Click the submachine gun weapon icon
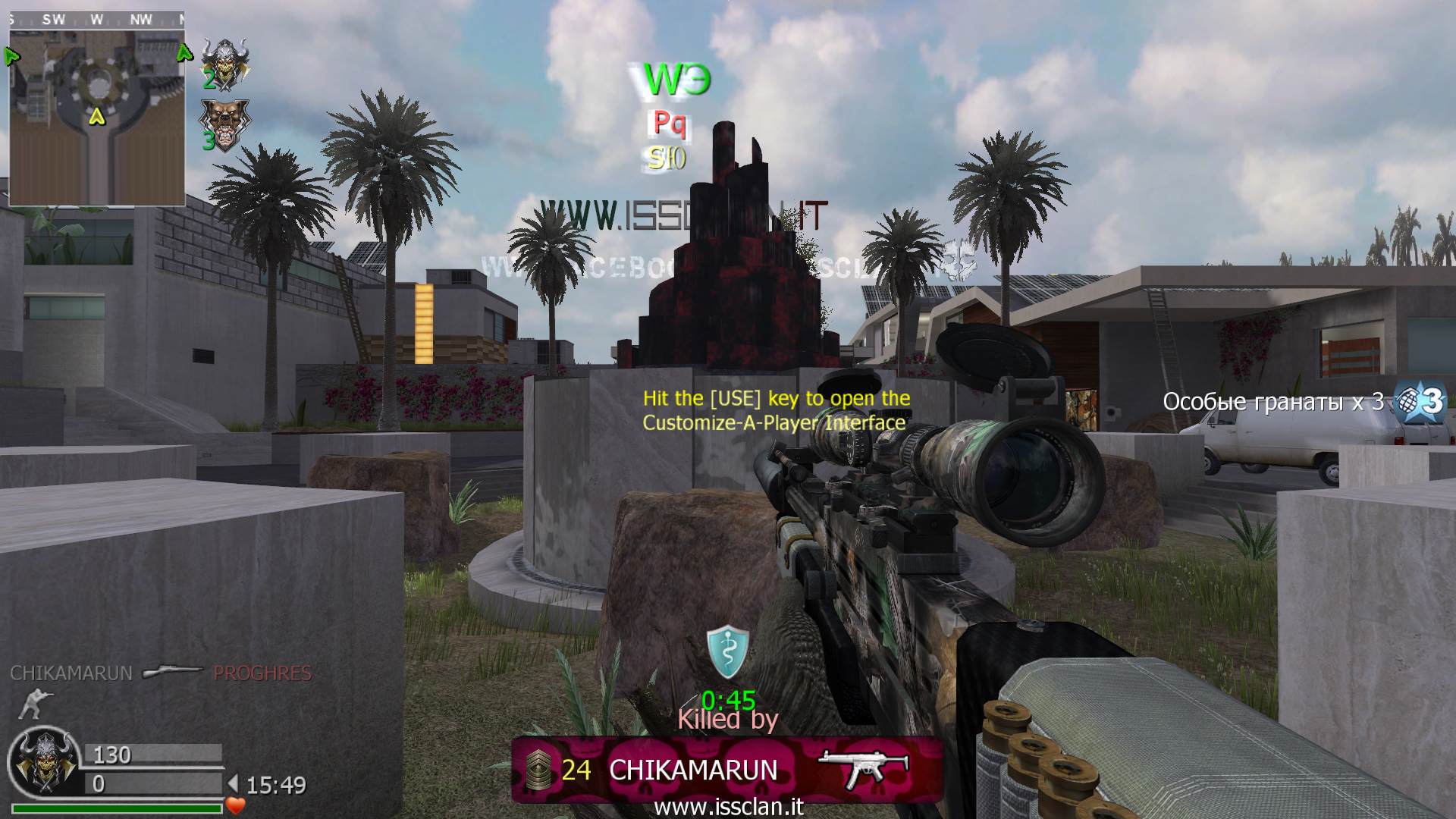1456x819 pixels. point(864,768)
